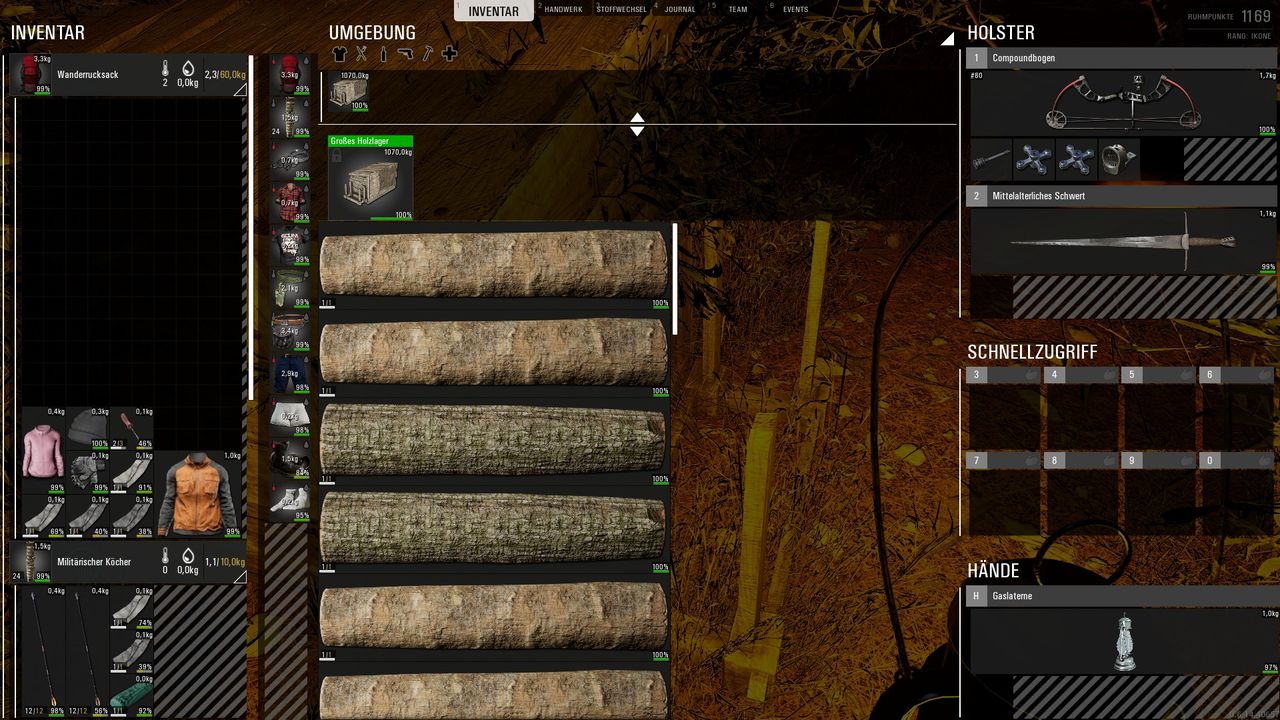The image size is (1280, 720).
Task: Go to the Events tab
Action: pos(795,10)
